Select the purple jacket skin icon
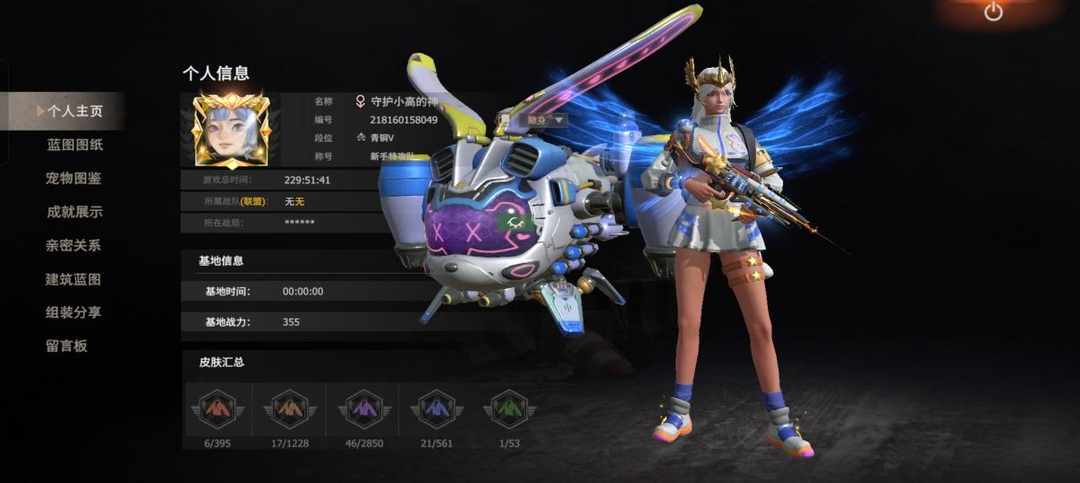 click(359, 407)
